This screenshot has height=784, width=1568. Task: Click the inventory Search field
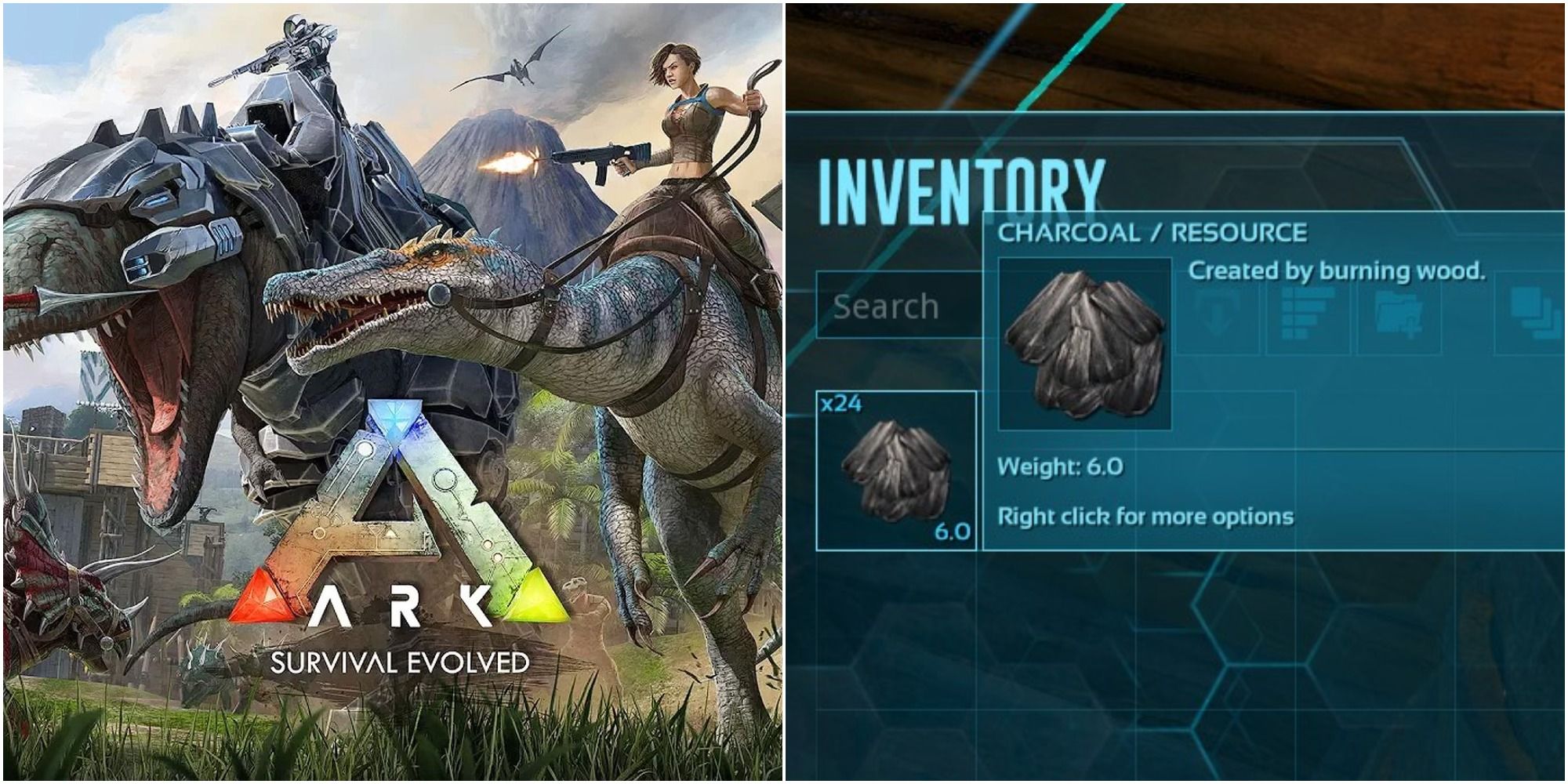click(x=898, y=306)
